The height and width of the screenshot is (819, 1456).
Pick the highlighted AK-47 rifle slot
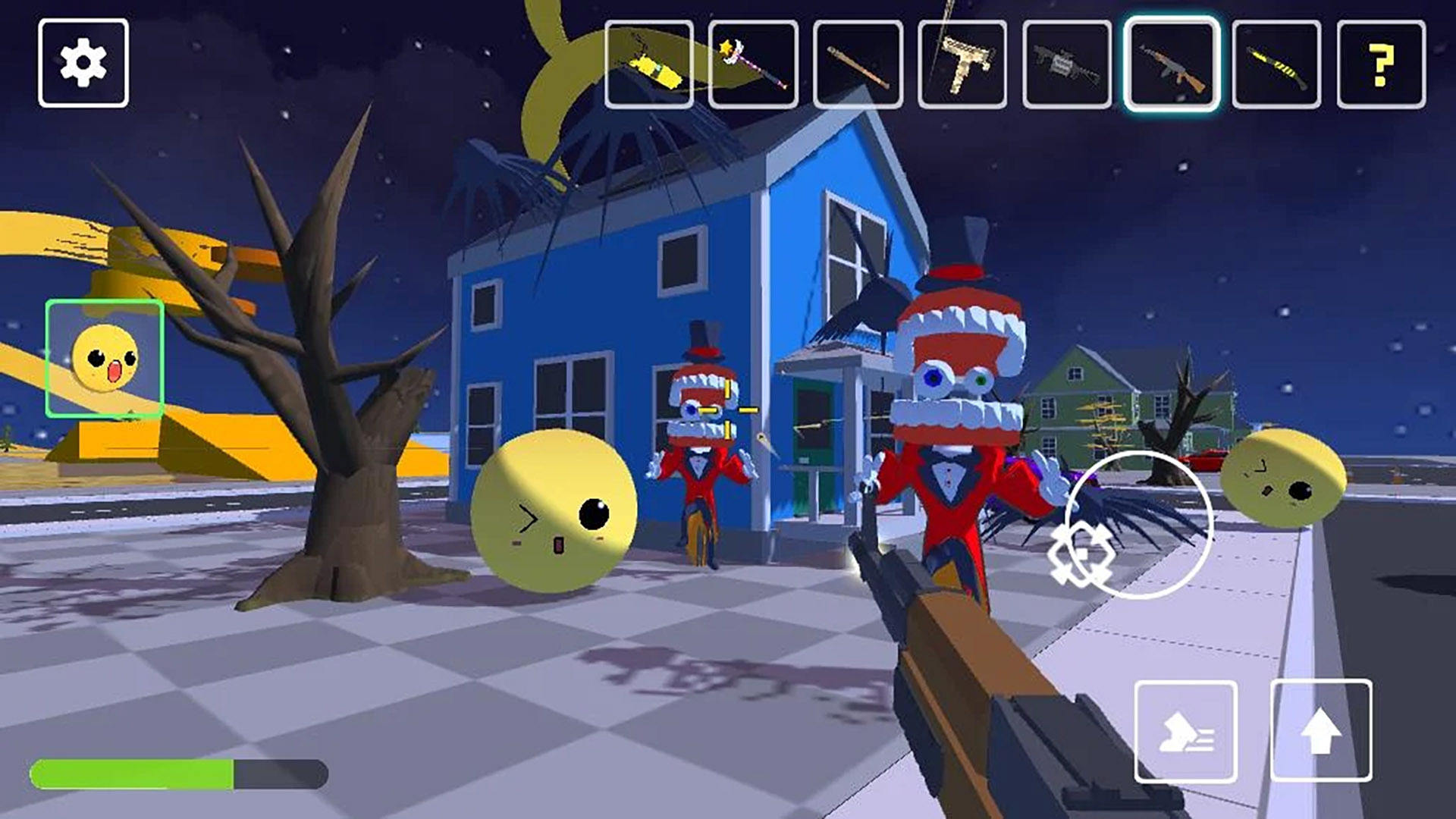(x=1172, y=65)
